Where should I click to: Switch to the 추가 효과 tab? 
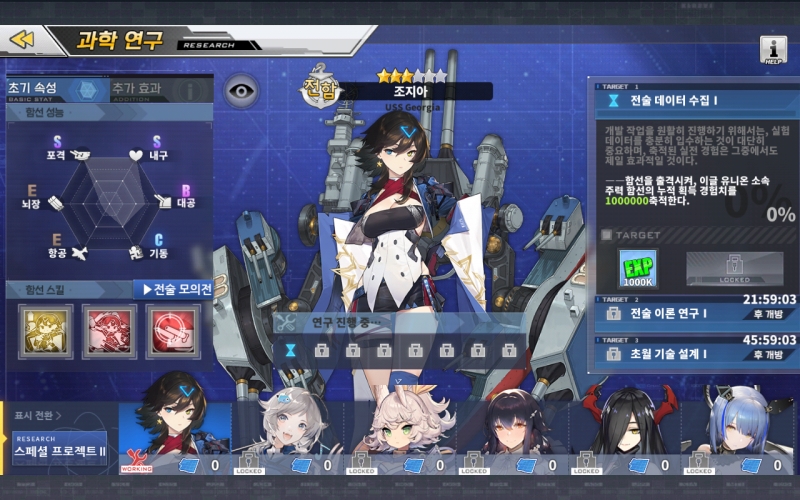click(138, 89)
